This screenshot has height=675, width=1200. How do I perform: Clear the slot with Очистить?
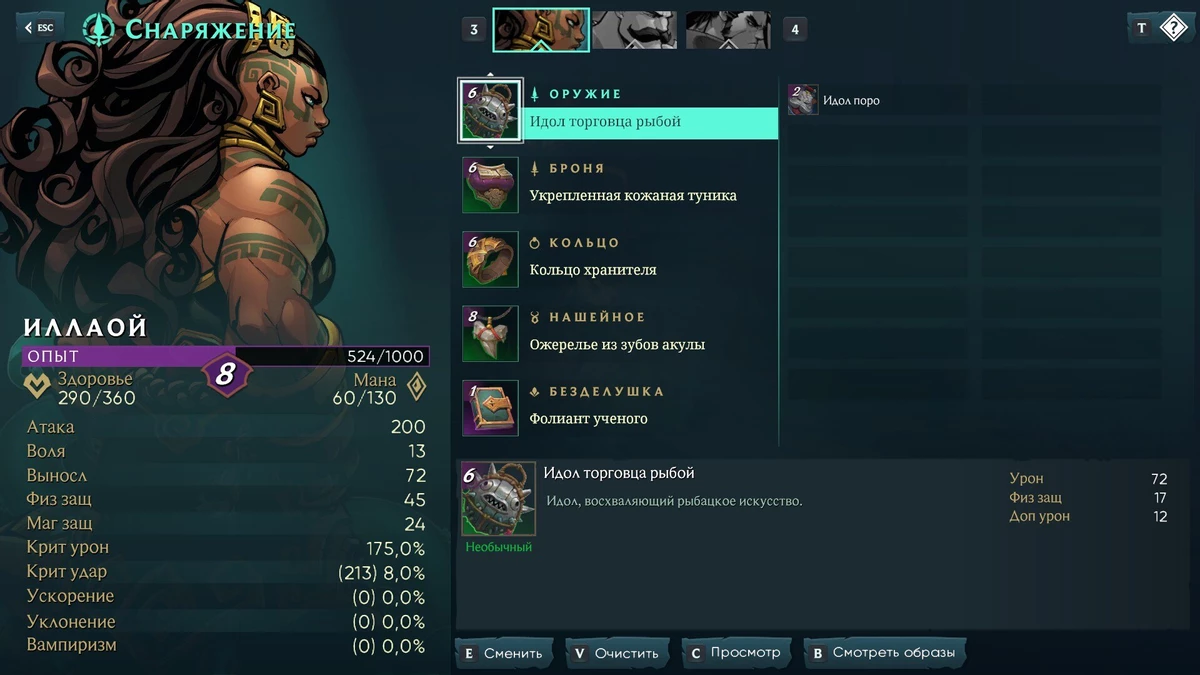617,653
